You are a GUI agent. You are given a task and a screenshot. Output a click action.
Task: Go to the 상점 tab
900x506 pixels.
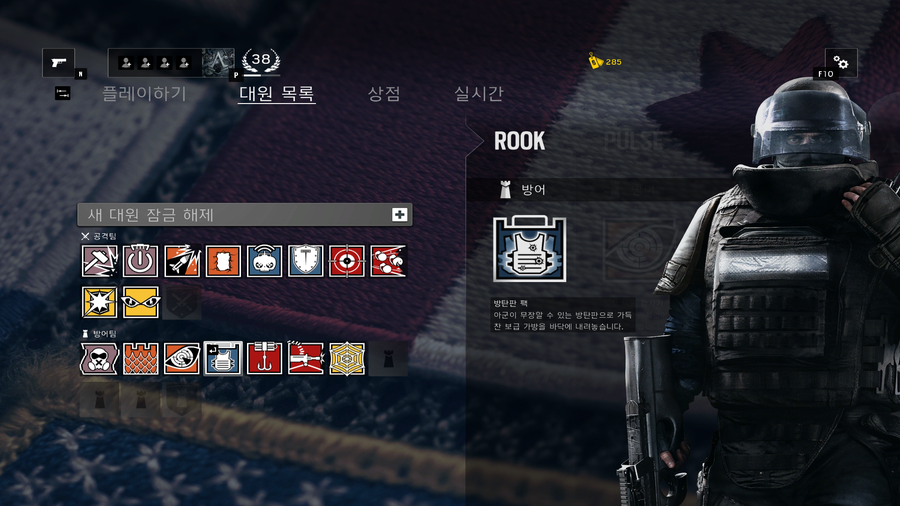pyautogui.click(x=384, y=94)
